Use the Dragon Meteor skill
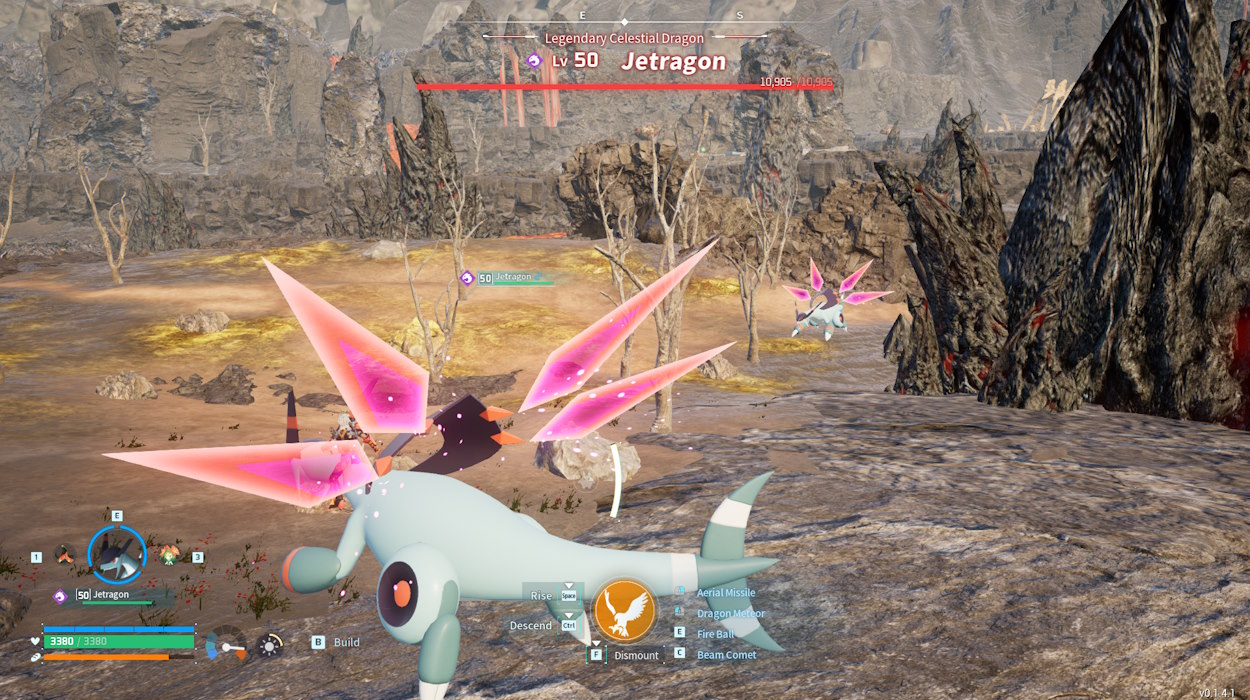 coord(730,614)
